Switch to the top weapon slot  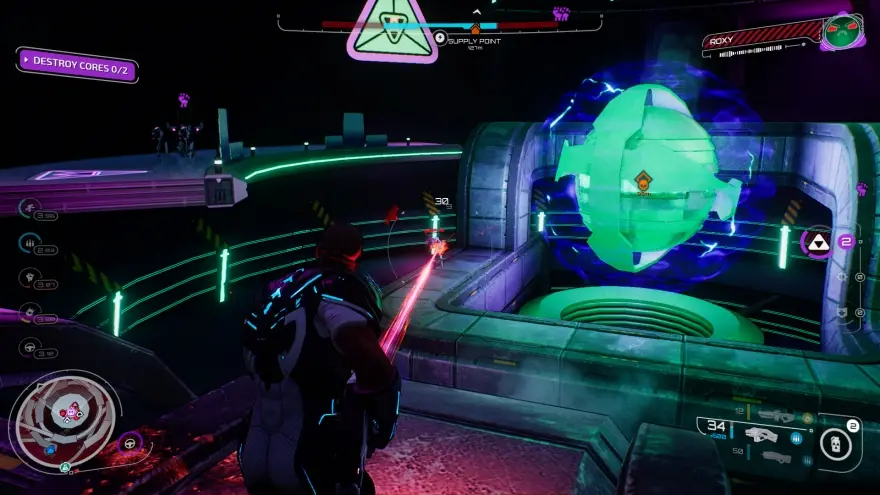point(774,413)
